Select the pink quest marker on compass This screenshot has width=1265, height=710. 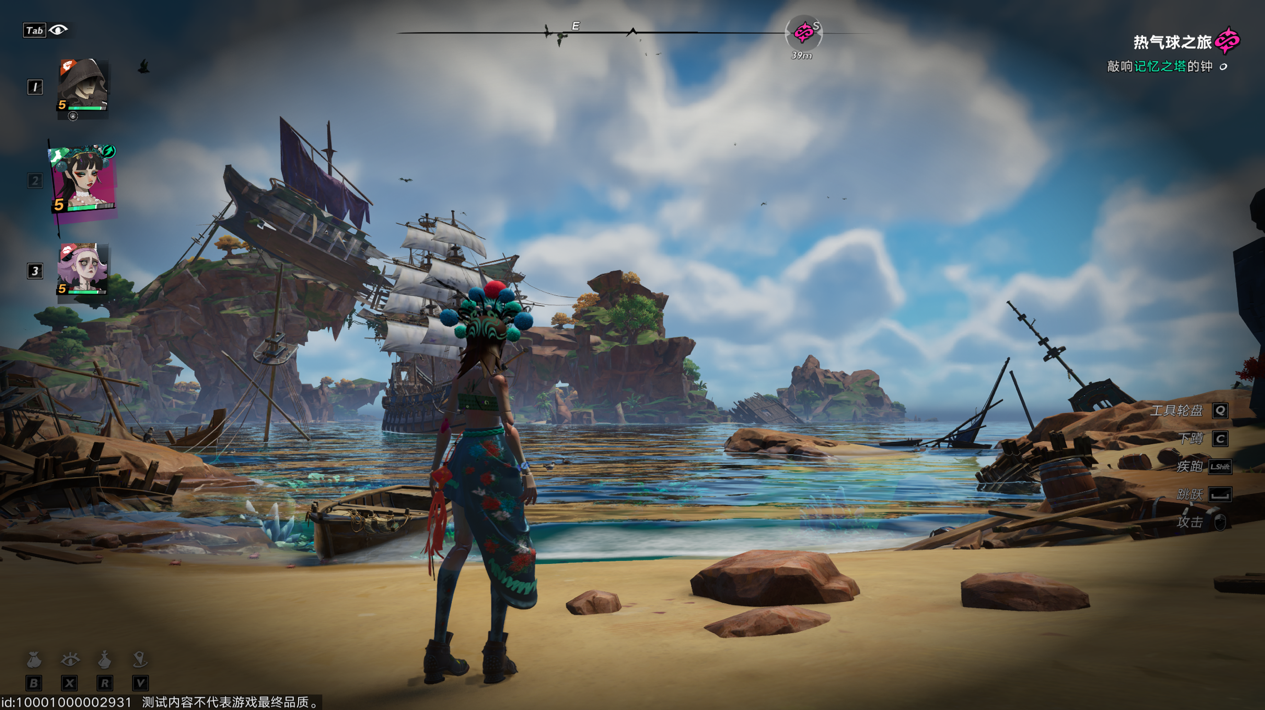(x=803, y=33)
